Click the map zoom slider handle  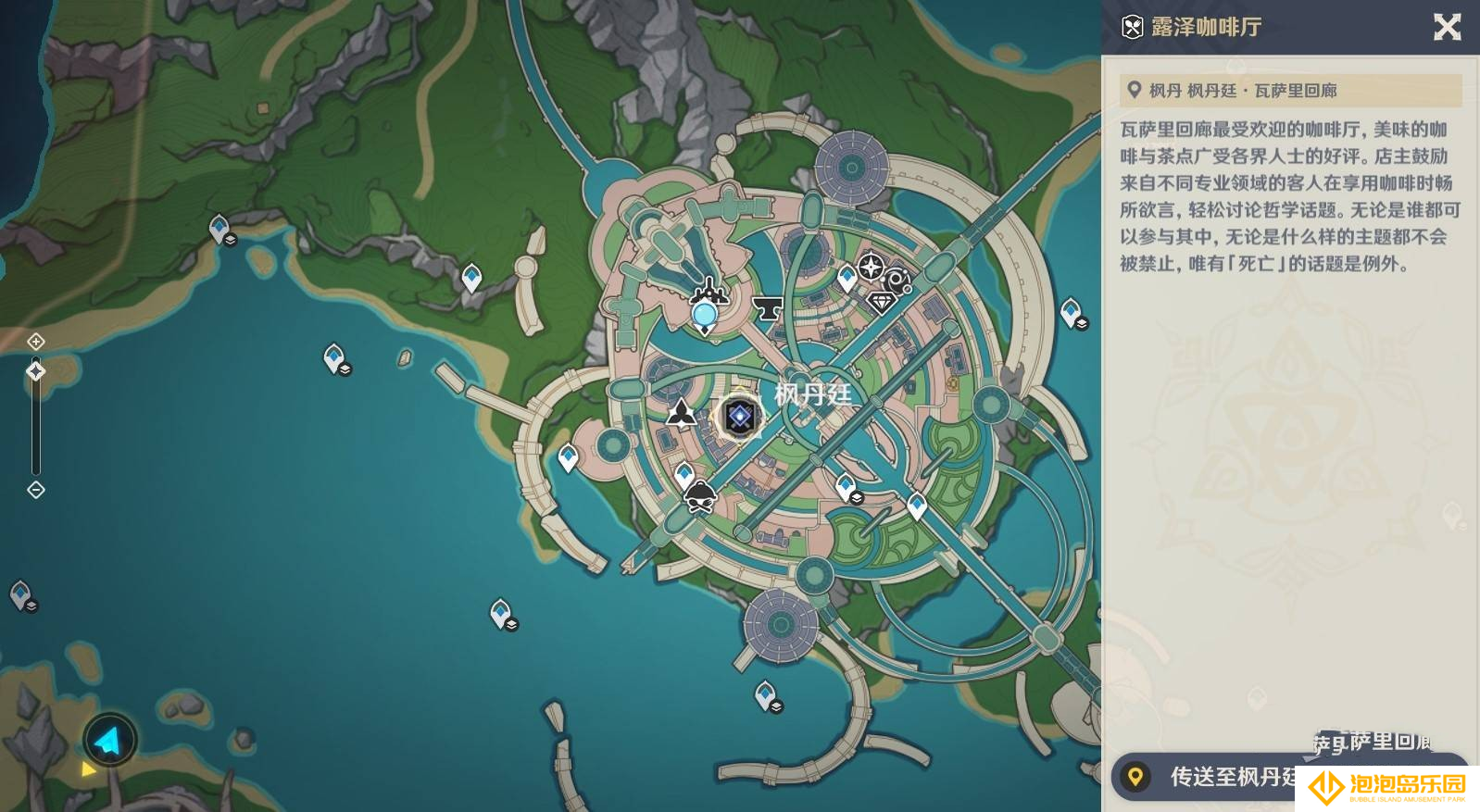[x=36, y=371]
